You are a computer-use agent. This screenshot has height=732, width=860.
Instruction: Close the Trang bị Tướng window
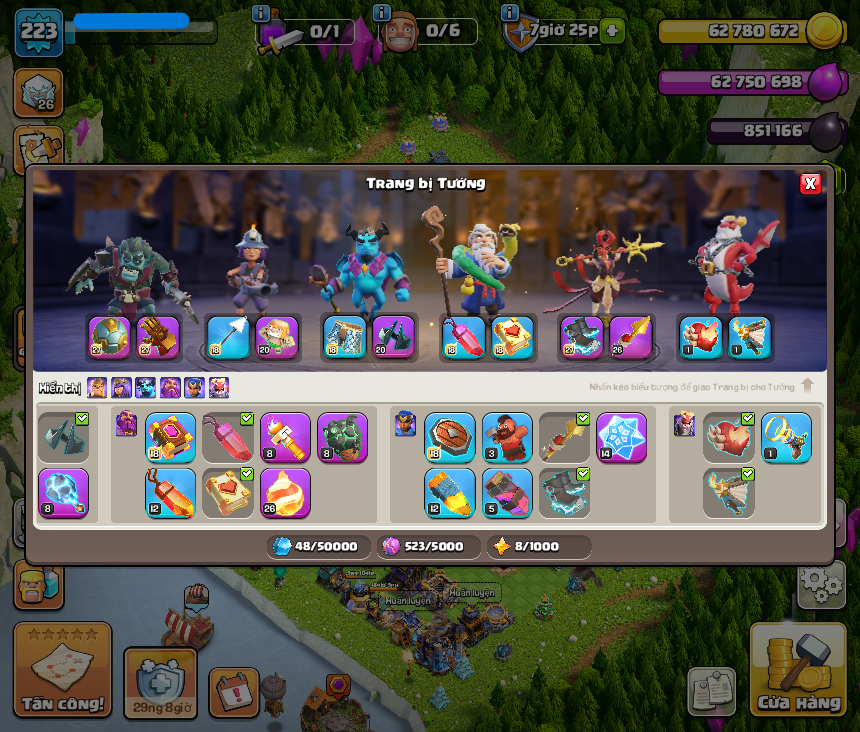pos(810,183)
